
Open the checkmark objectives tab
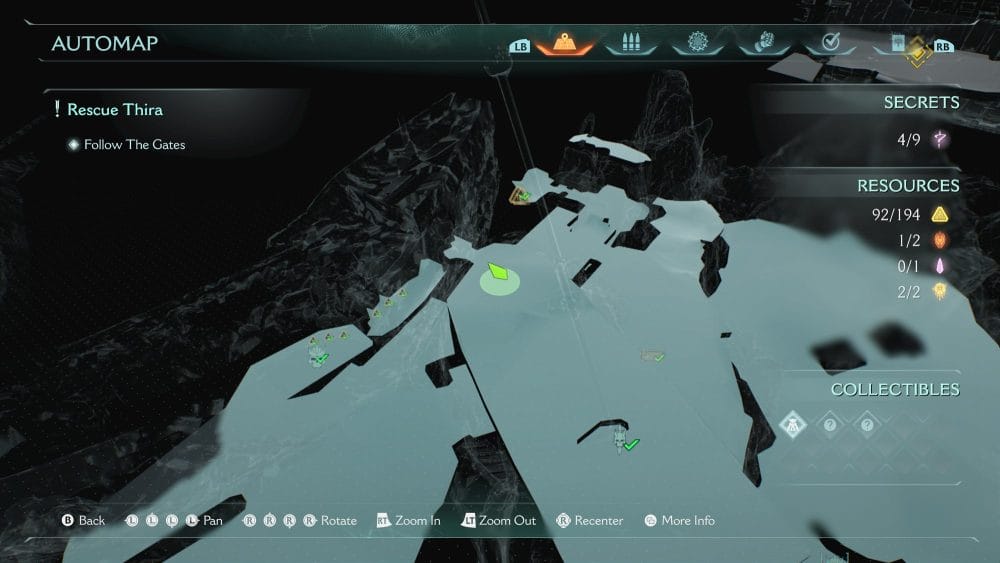tap(829, 43)
